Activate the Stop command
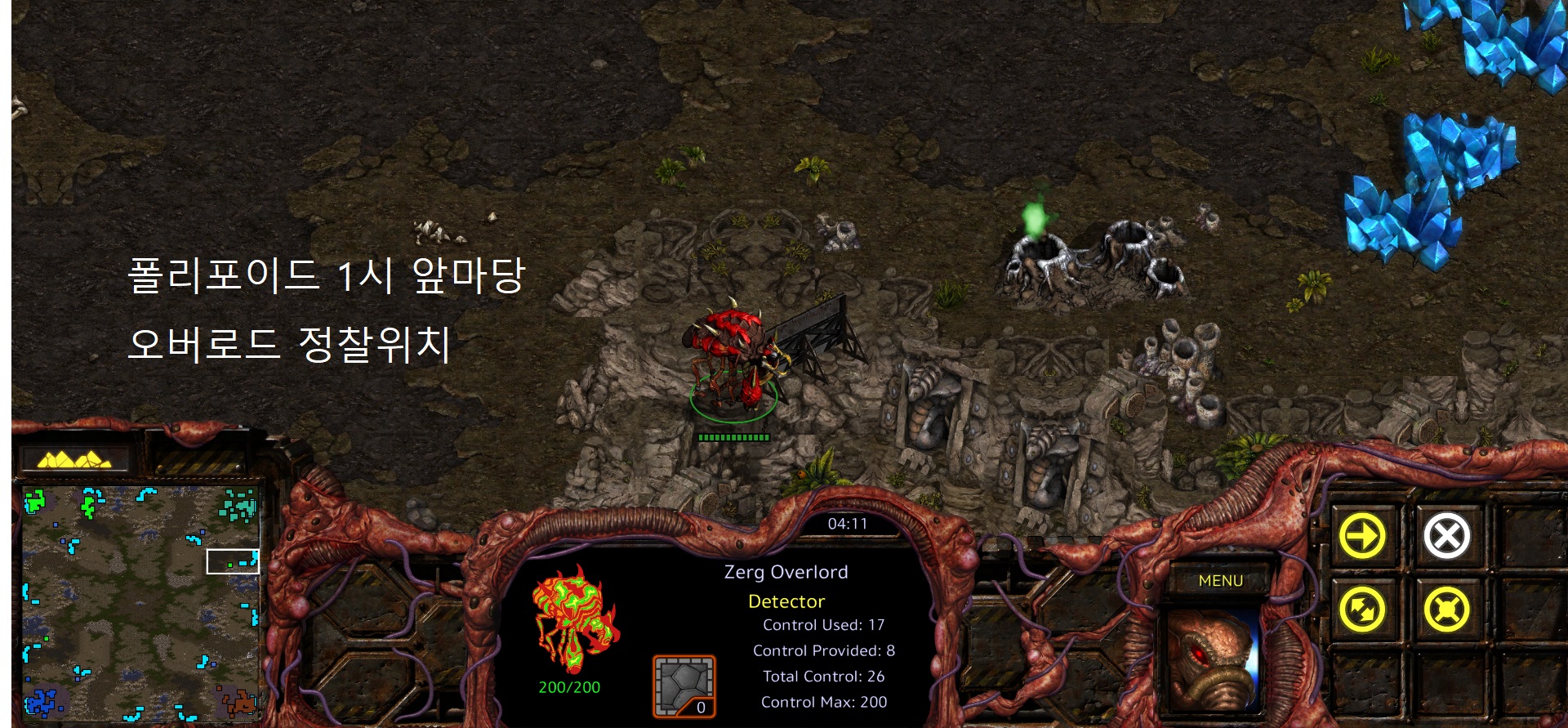 click(x=1446, y=537)
